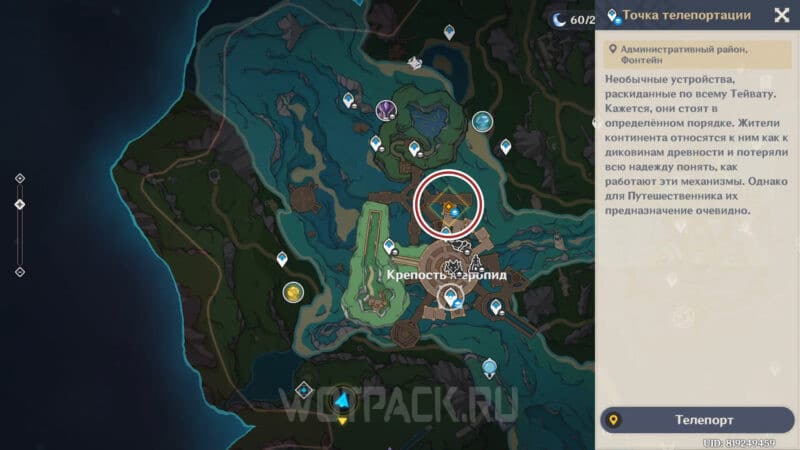Click the zoom-in diamond atop the zoom slider

(x=20, y=179)
